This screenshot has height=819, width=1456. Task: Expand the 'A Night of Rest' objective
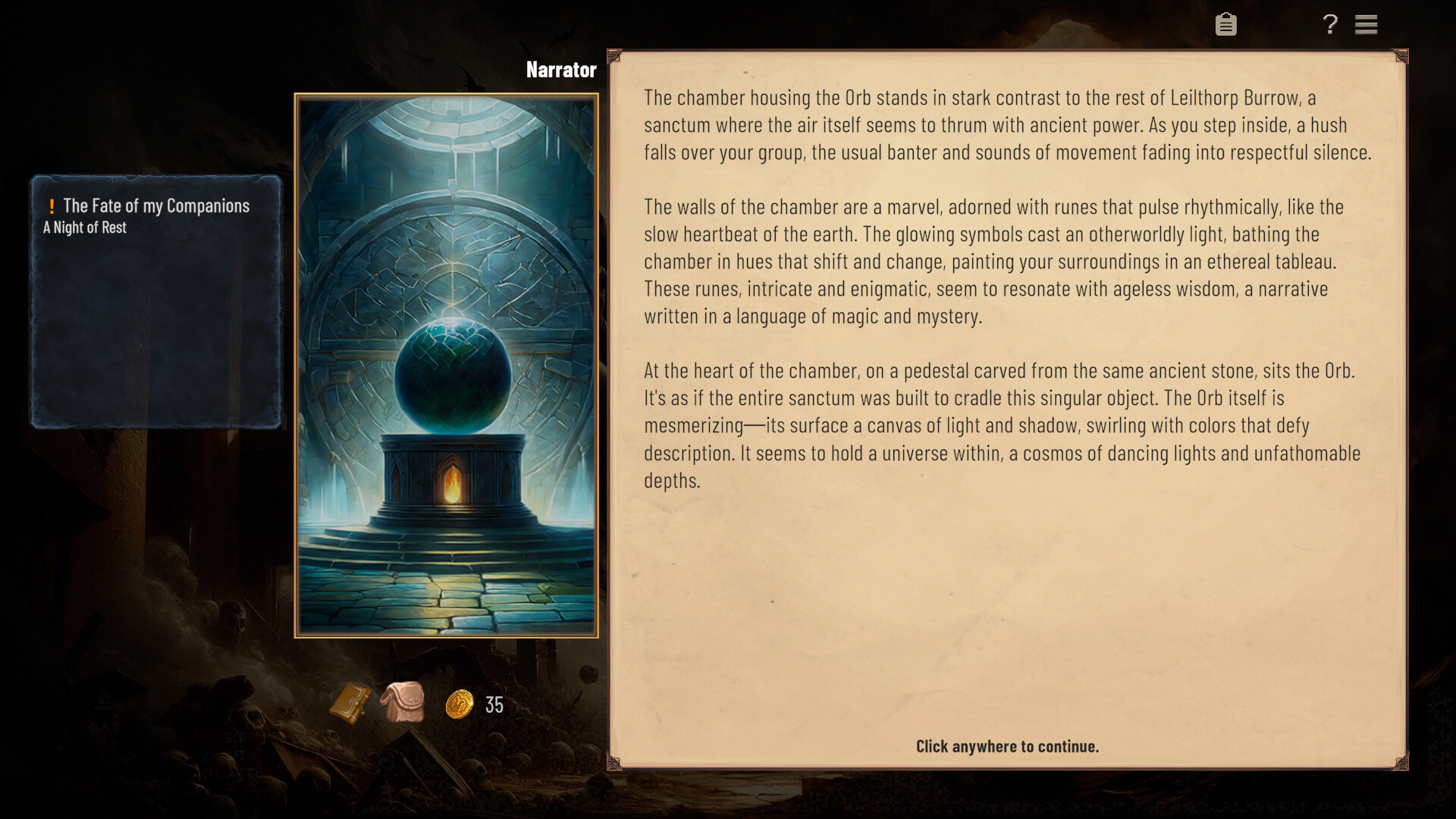[x=84, y=227]
